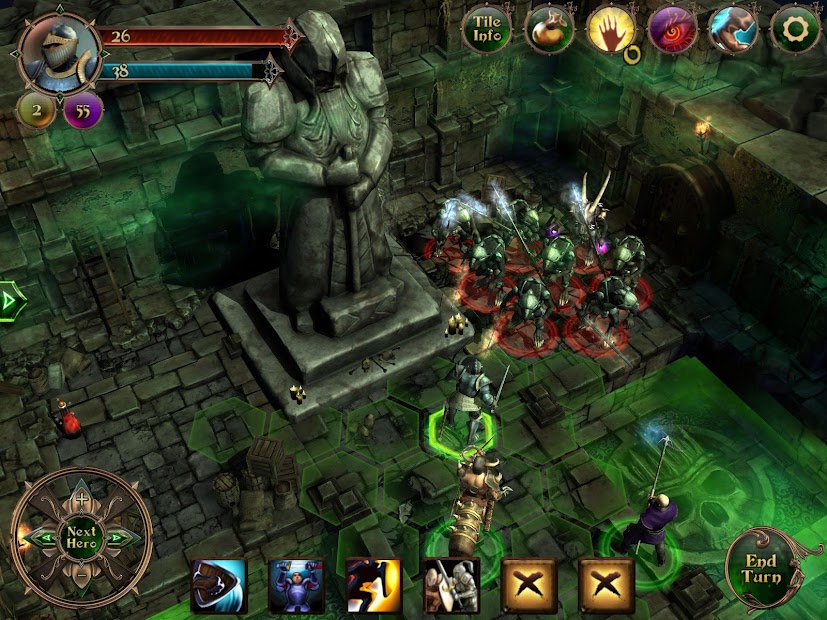
Task: Use the two soldiers guard ability
Action: click(451, 585)
